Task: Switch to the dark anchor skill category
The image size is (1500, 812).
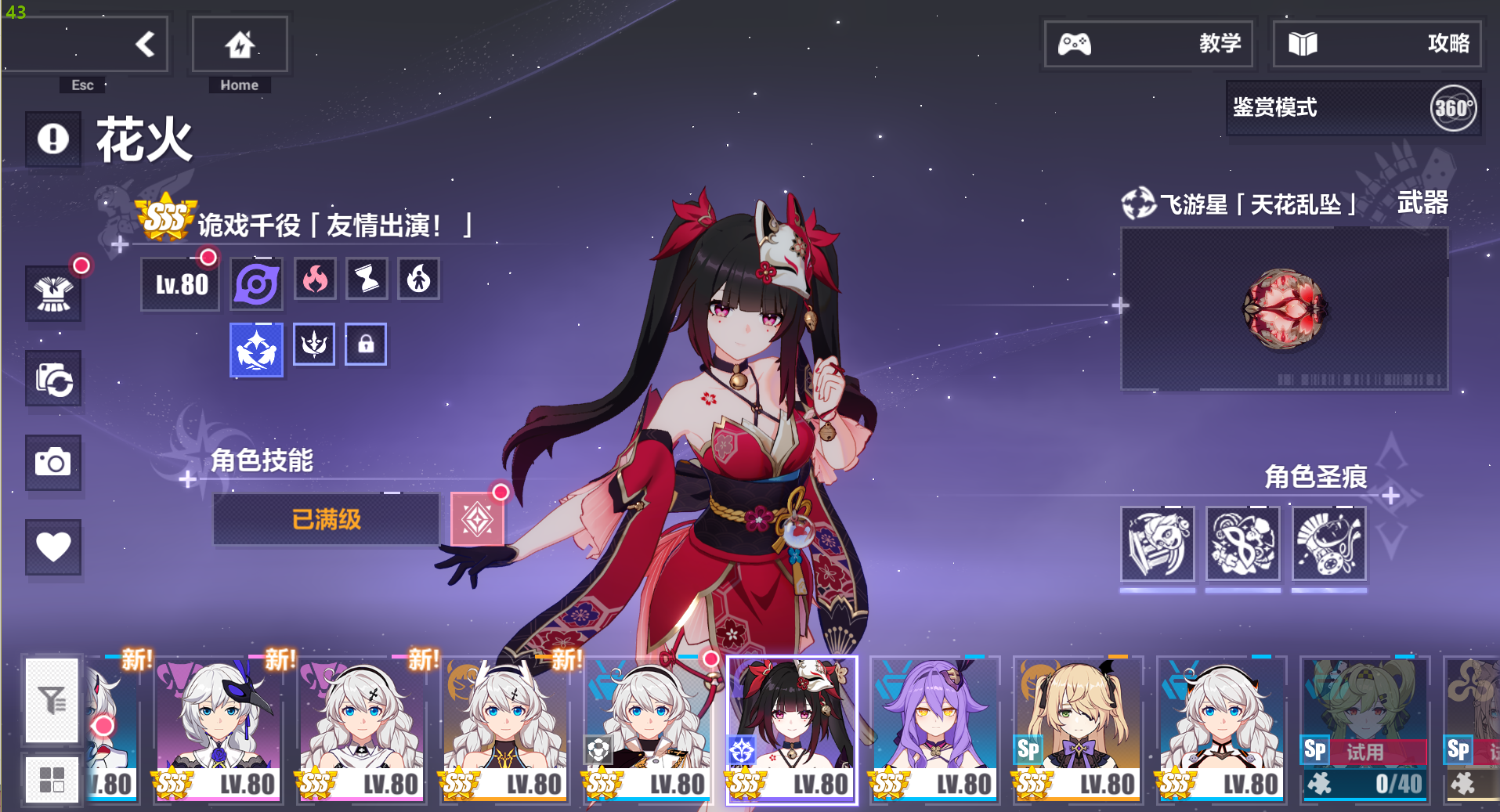Action: [x=313, y=343]
